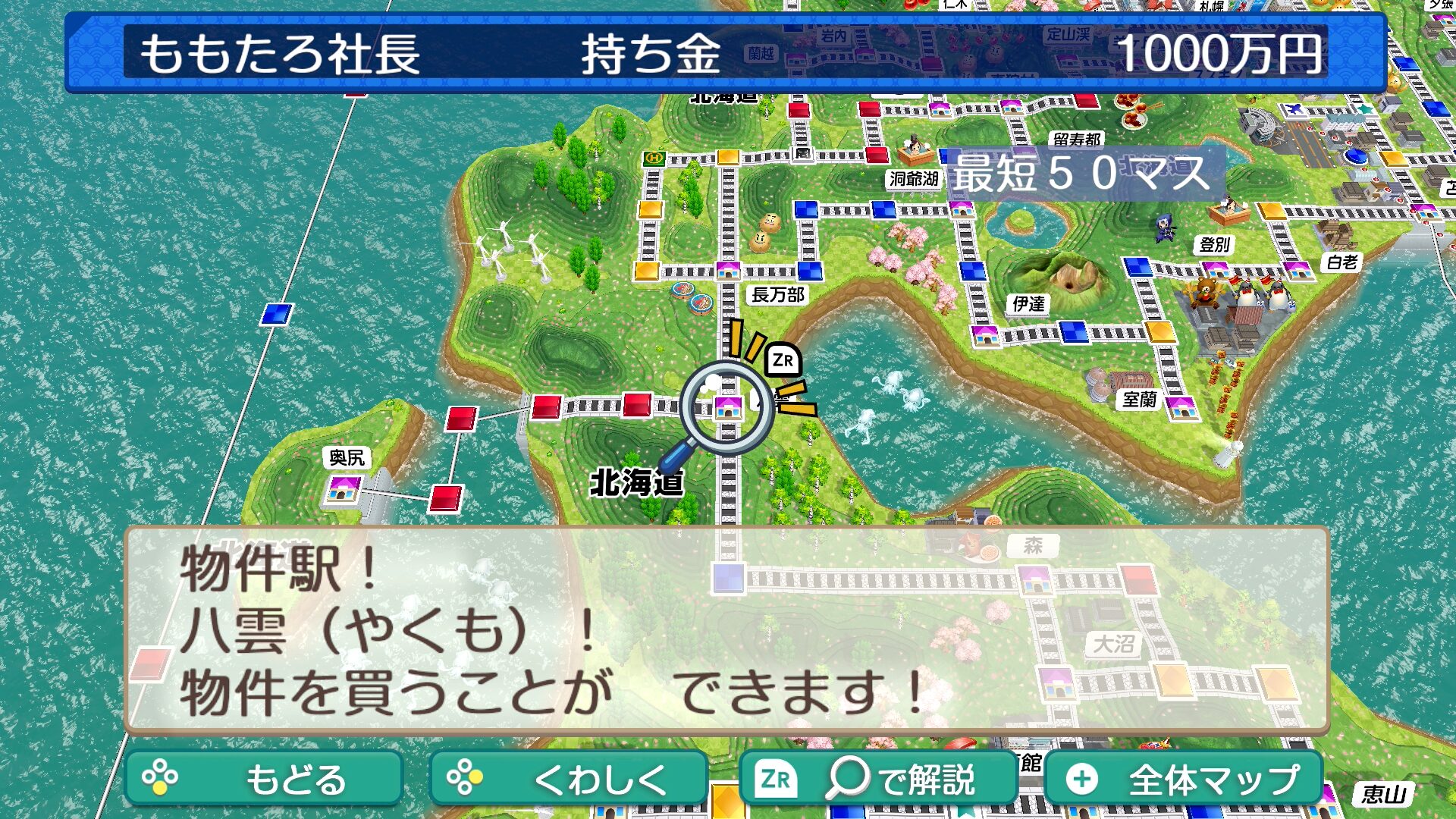Select the もどる back button
This screenshot has height=819, width=1456.
tap(263, 779)
